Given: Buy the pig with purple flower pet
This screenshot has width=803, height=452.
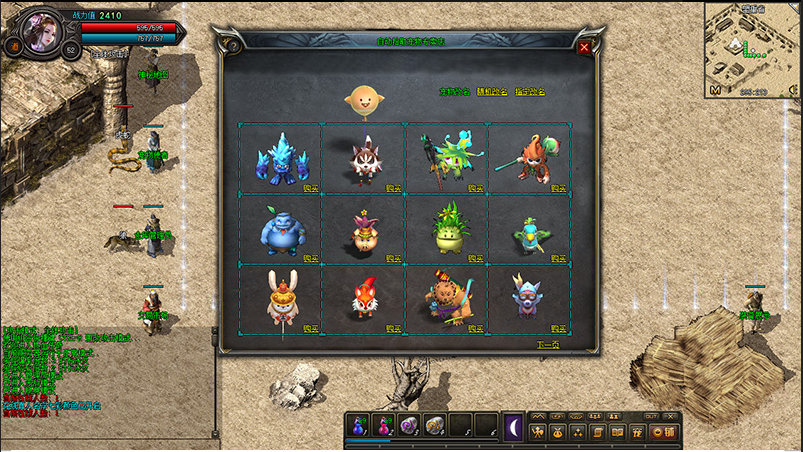Looking at the screenshot, I should 393,257.
